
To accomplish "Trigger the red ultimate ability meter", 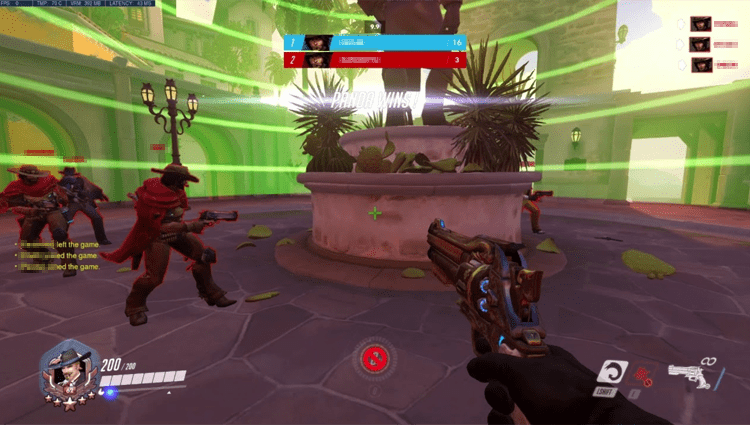I will tap(375, 357).
